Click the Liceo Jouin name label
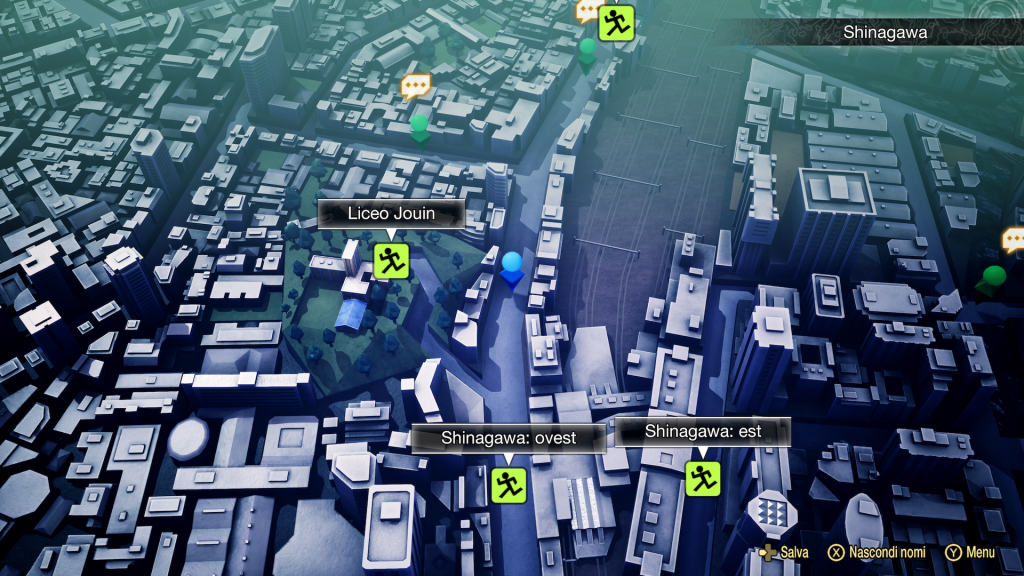This screenshot has height=576, width=1024. click(x=390, y=213)
